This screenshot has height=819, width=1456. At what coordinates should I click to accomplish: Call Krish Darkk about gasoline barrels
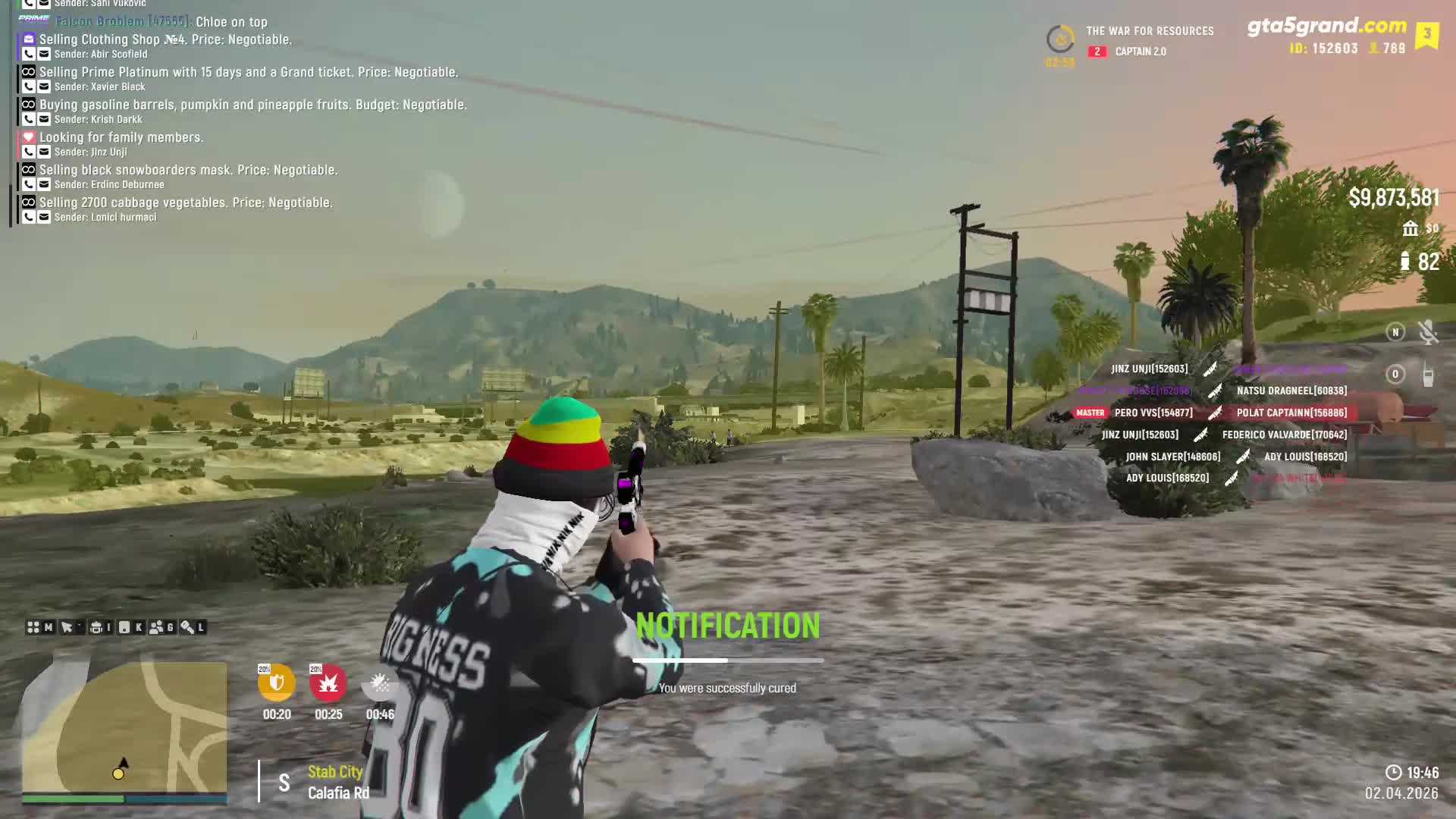(x=28, y=120)
